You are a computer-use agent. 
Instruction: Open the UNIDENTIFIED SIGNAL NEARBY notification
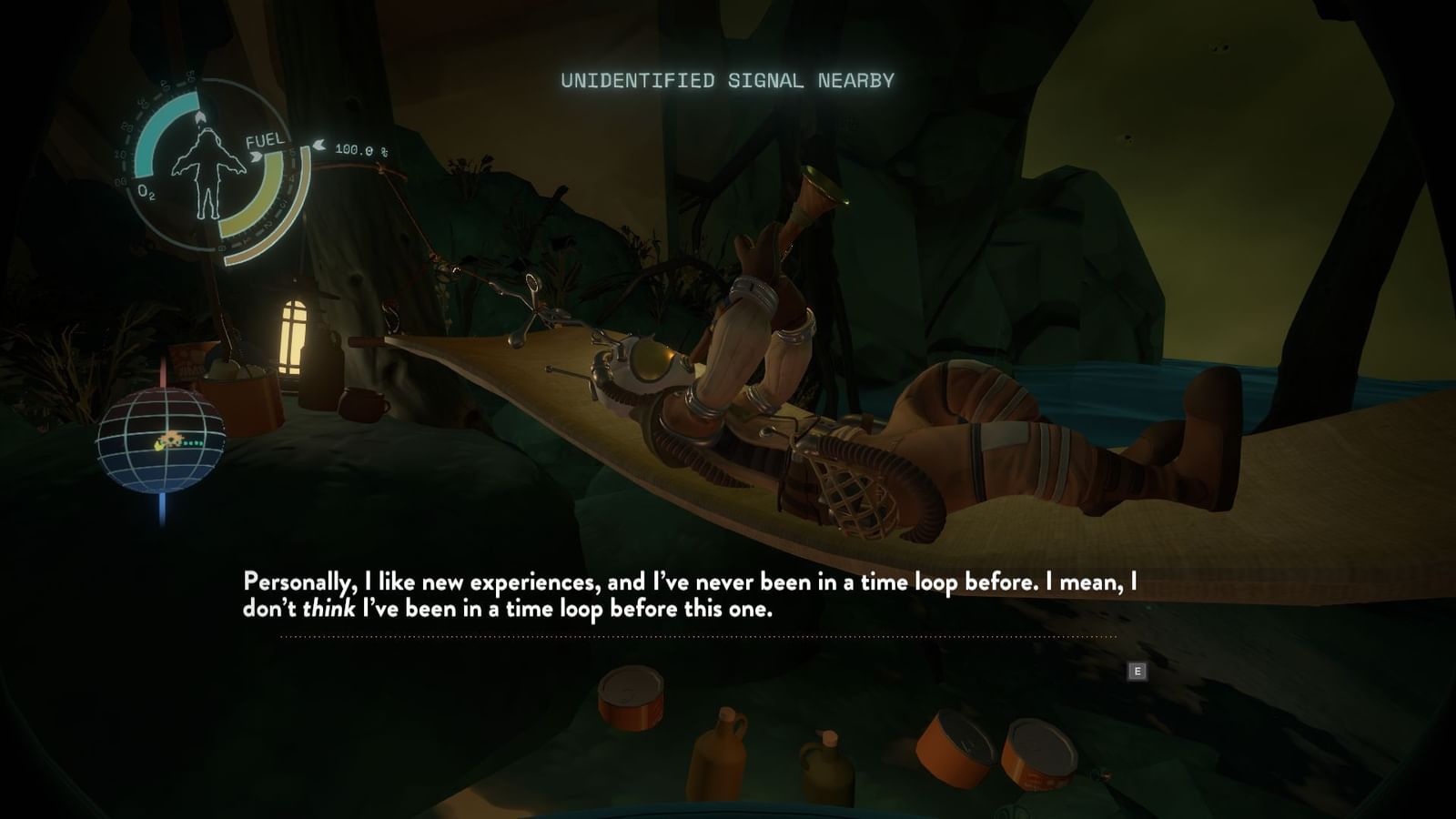click(x=728, y=79)
